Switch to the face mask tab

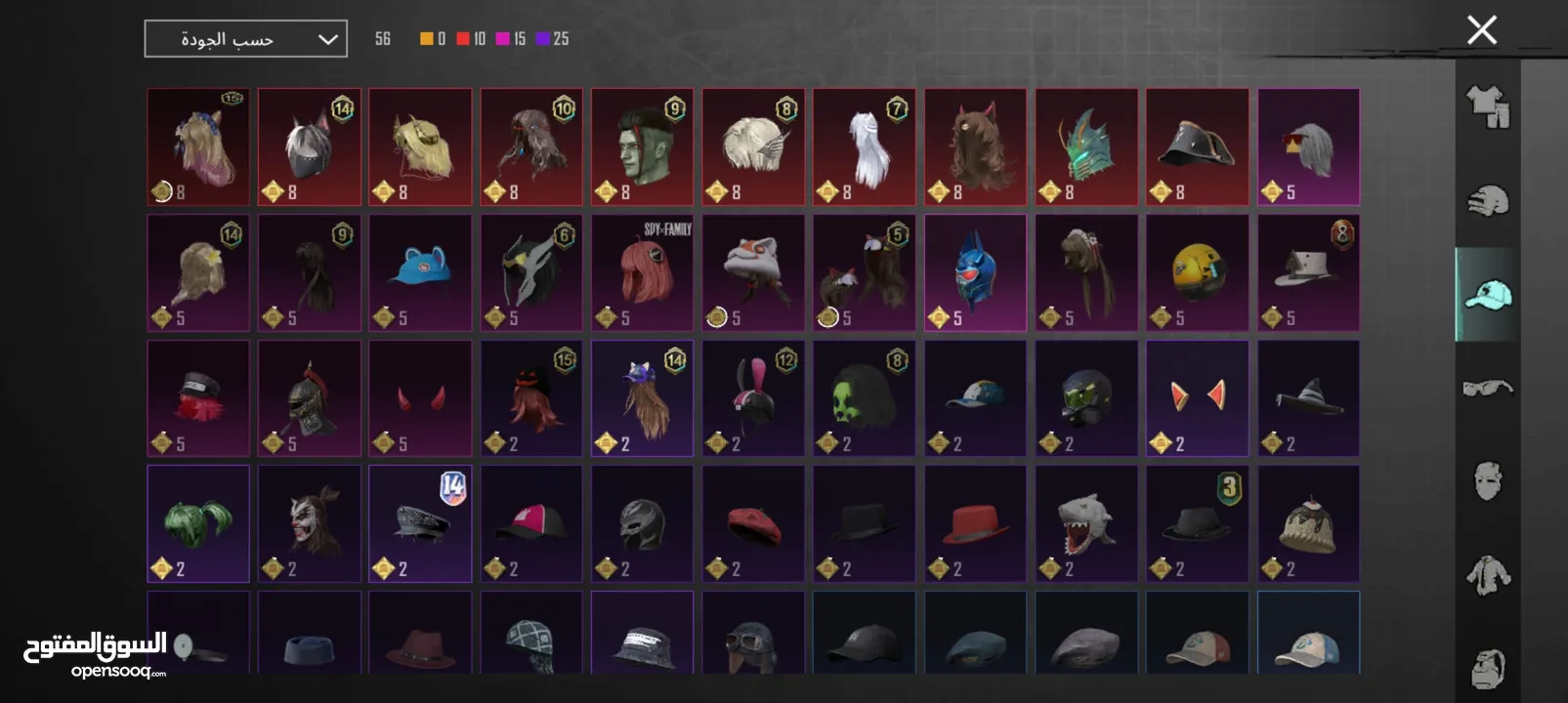pos(1487,480)
